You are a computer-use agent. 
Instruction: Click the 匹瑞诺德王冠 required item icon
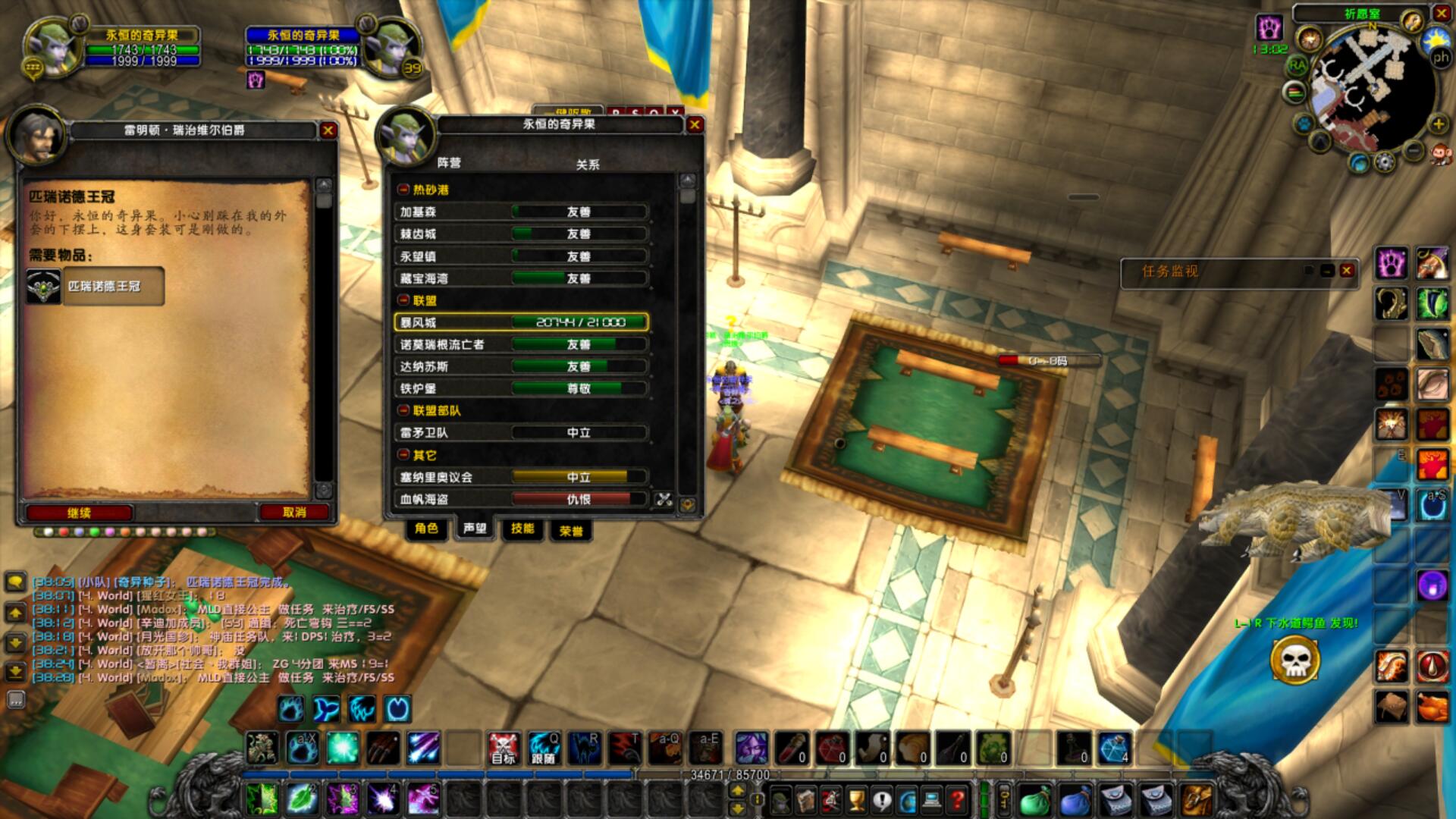pyautogui.click(x=44, y=287)
